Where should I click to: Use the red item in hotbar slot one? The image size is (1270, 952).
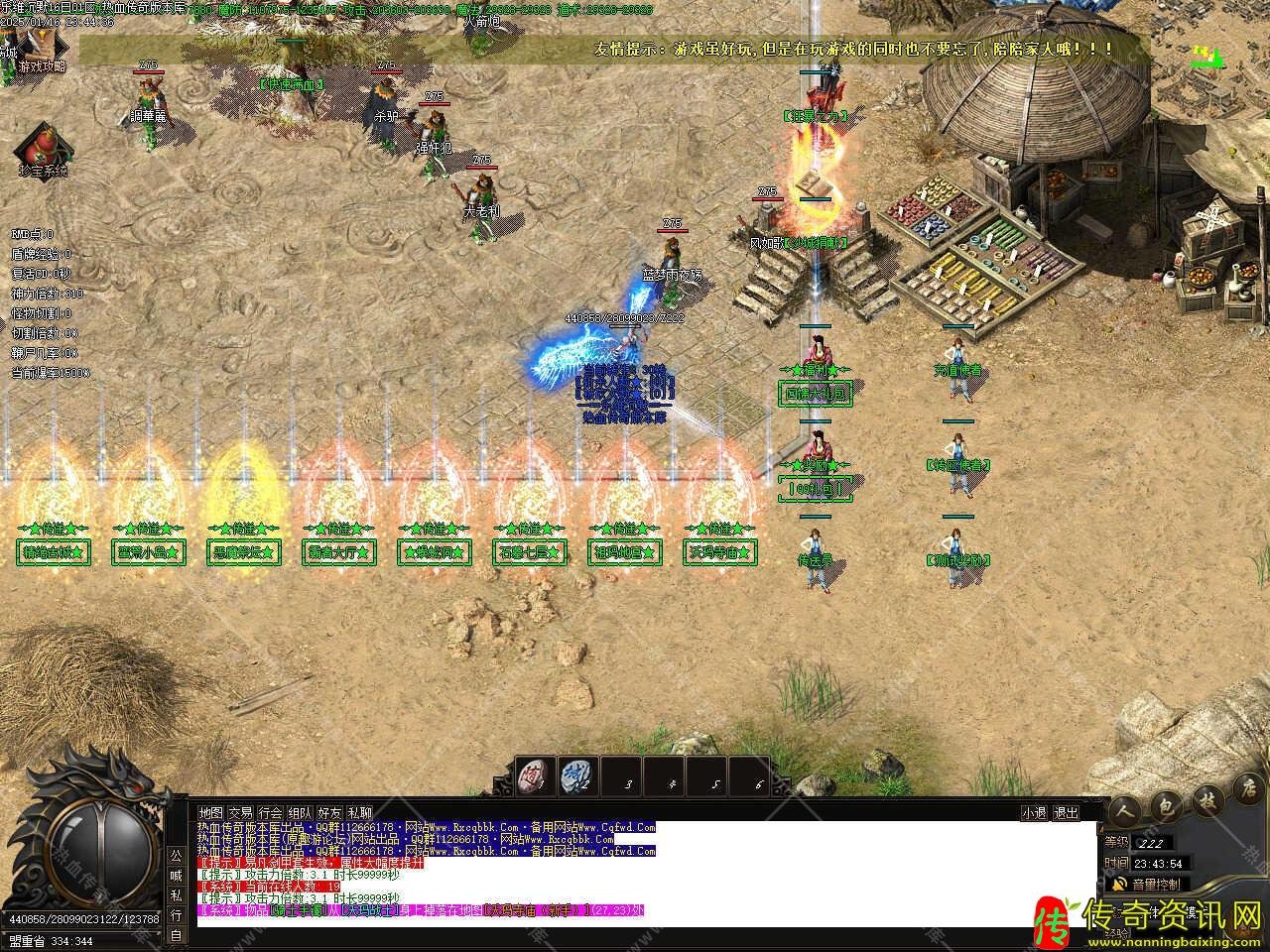pos(536,775)
